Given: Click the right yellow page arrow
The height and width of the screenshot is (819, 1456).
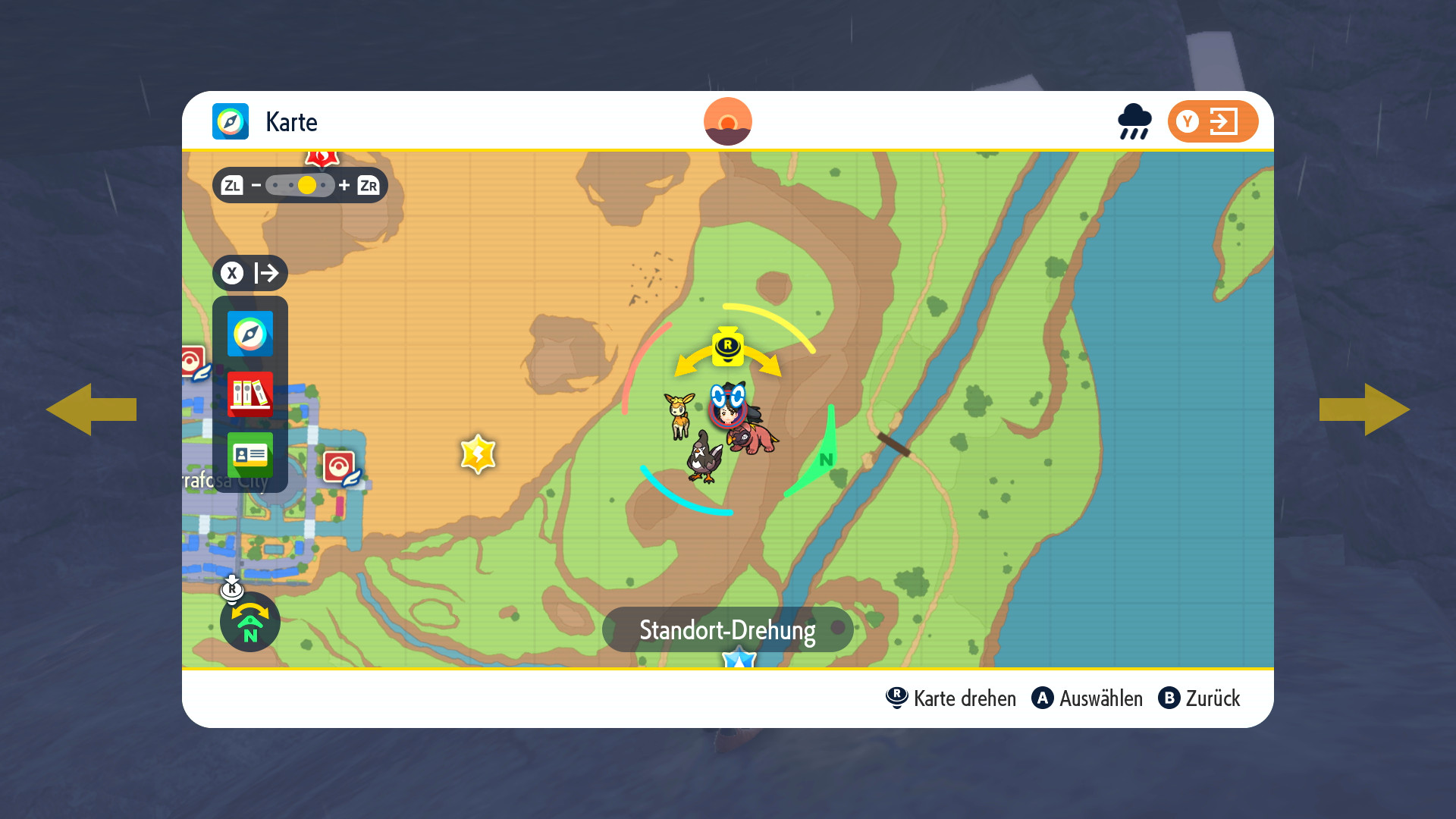Looking at the screenshot, I should [x=1365, y=409].
